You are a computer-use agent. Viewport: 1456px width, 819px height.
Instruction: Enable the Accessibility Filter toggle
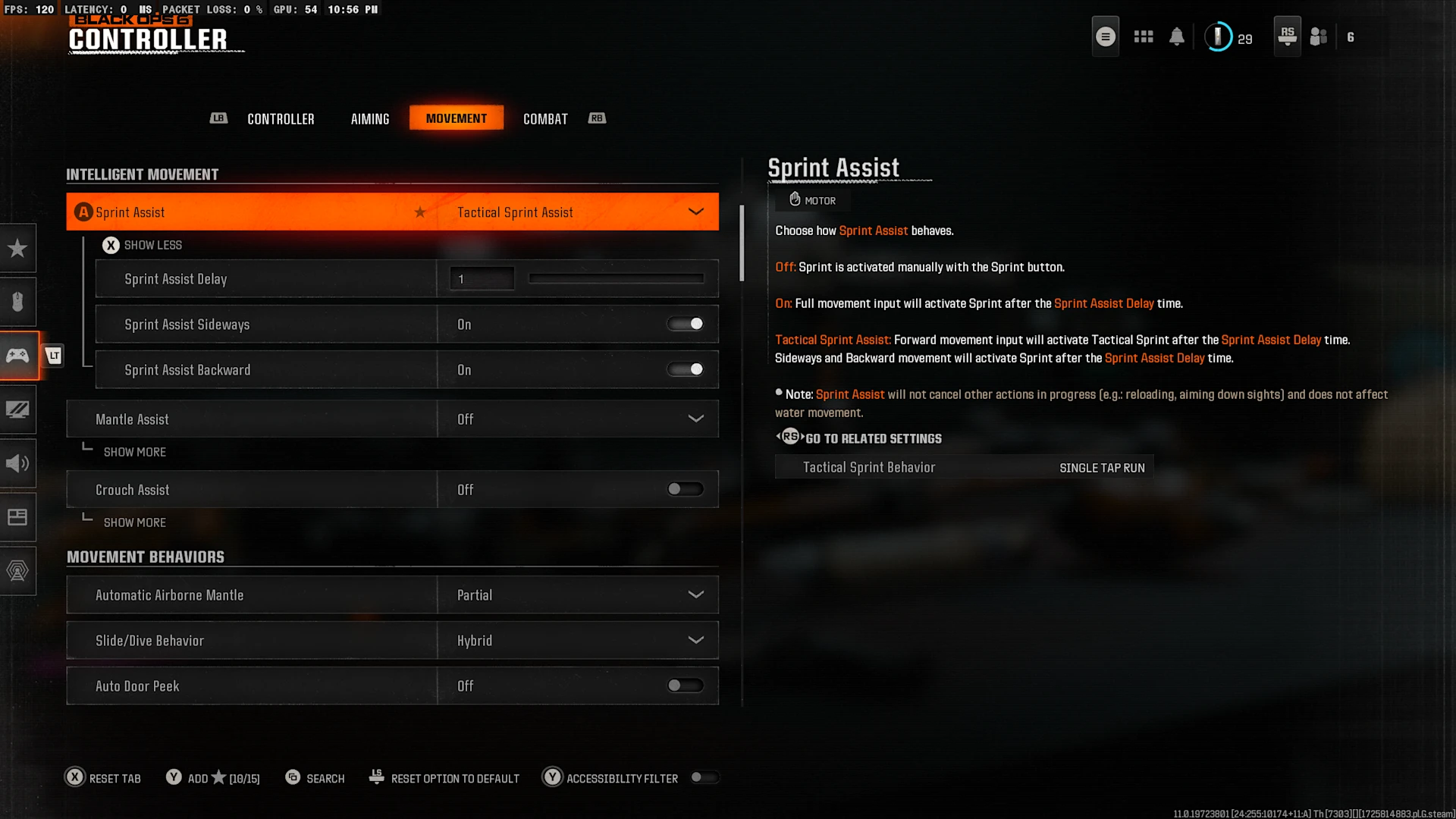coord(704,778)
